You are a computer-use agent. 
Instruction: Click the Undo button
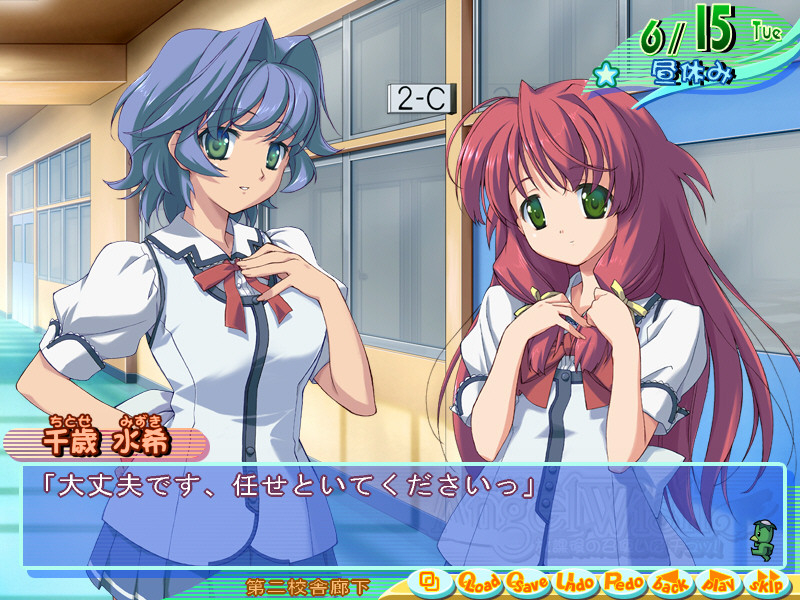pyautogui.click(x=576, y=581)
